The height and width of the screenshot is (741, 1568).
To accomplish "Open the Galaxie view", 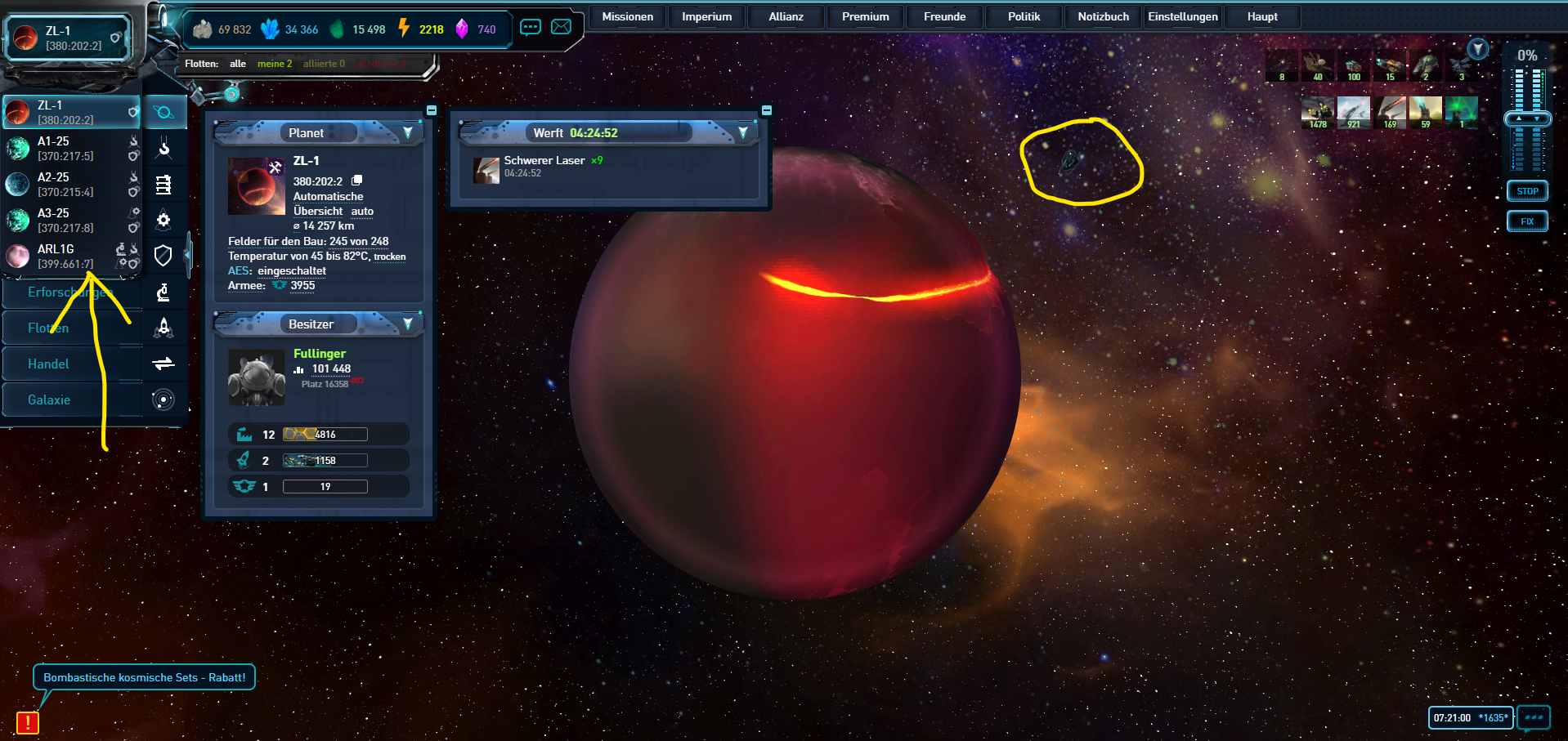I will 49,400.
